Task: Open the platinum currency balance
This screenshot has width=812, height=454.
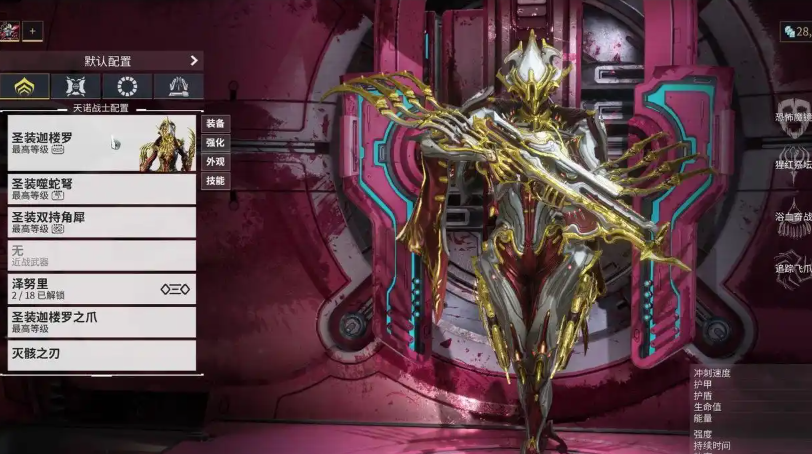Action: pos(796,32)
